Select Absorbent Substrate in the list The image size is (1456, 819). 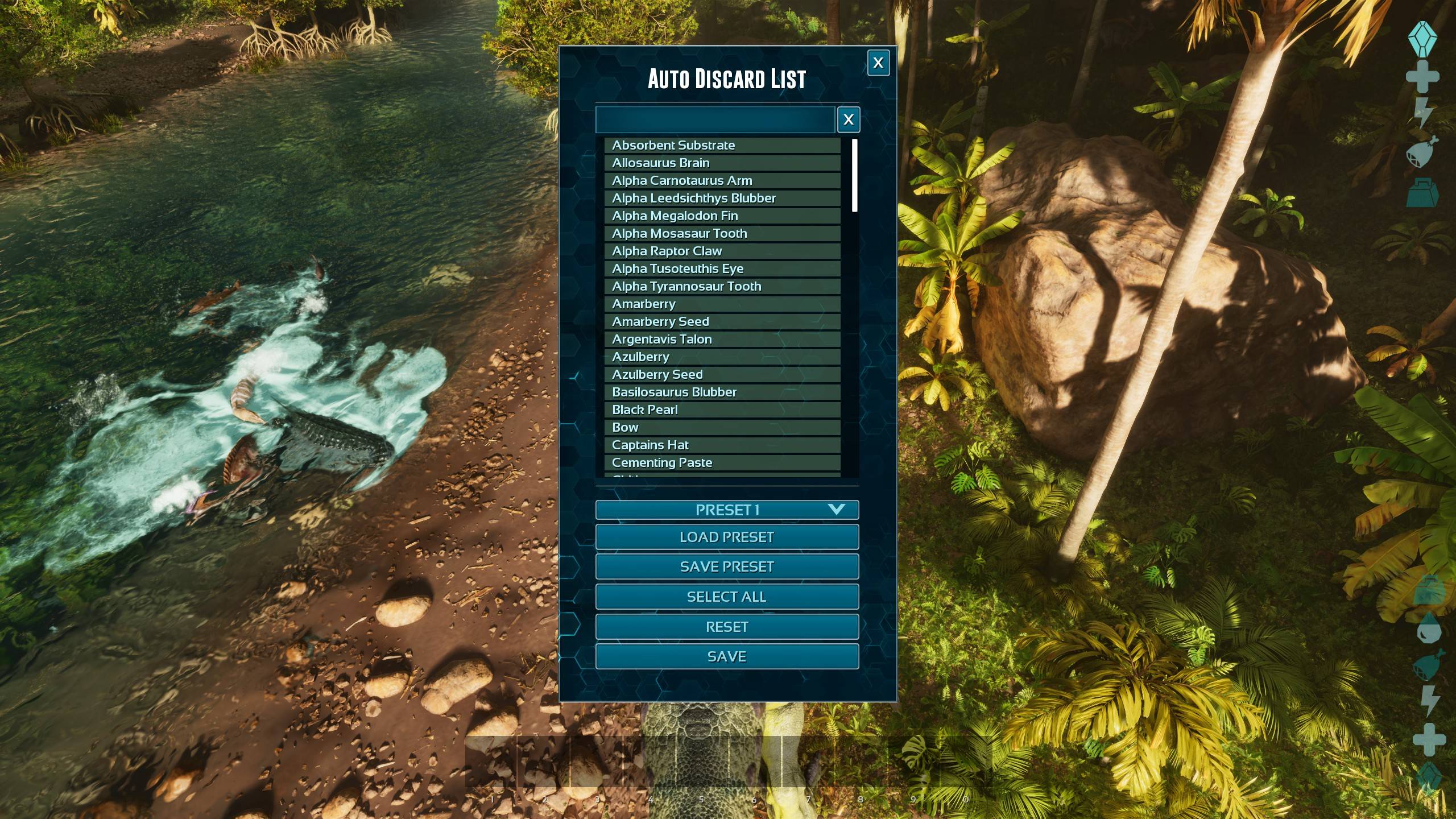pyautogui.click(x=722, y=146)
